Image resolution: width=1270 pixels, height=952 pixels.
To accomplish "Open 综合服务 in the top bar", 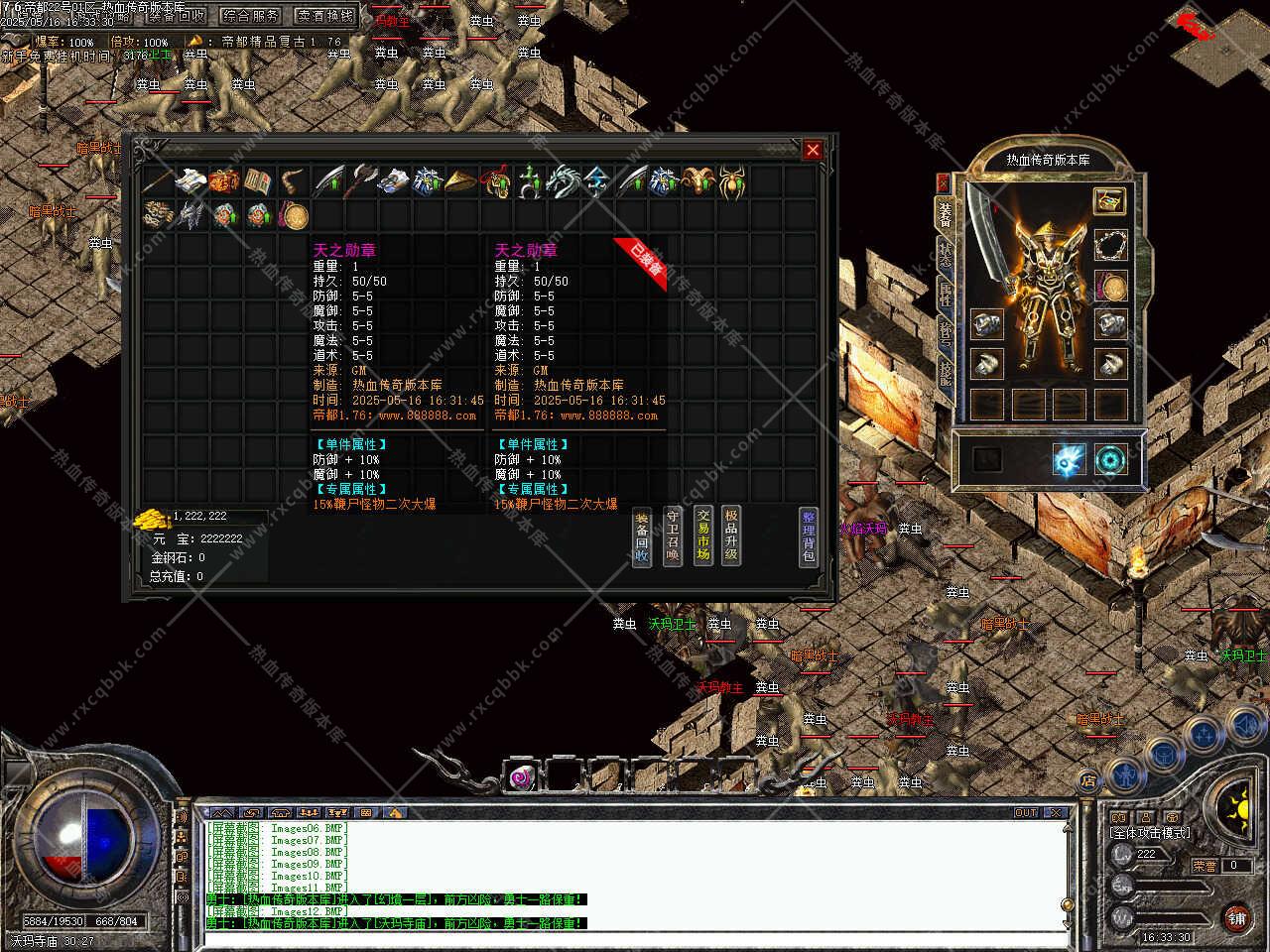I will coord(251,16).
